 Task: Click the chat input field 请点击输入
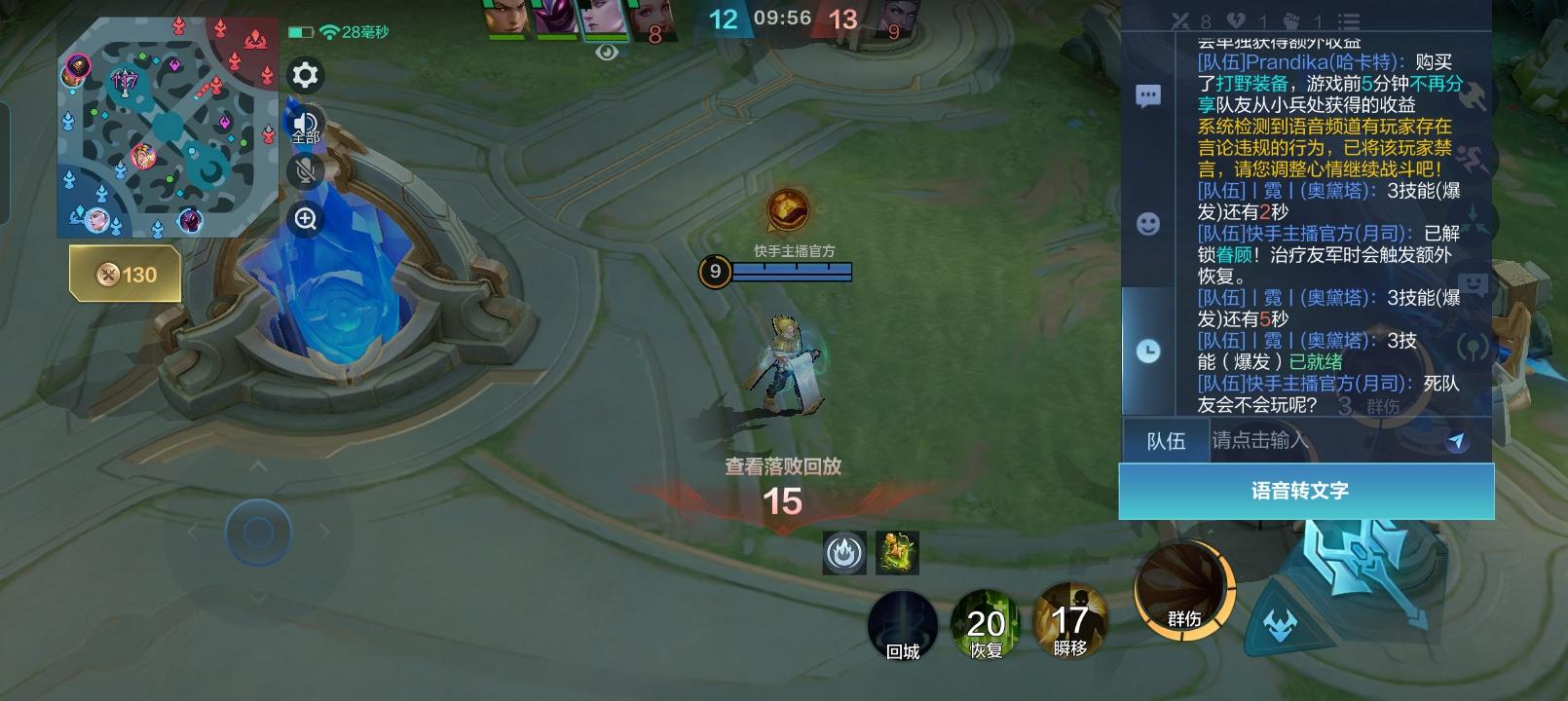pyautogui.click(x=1266, y=441)
